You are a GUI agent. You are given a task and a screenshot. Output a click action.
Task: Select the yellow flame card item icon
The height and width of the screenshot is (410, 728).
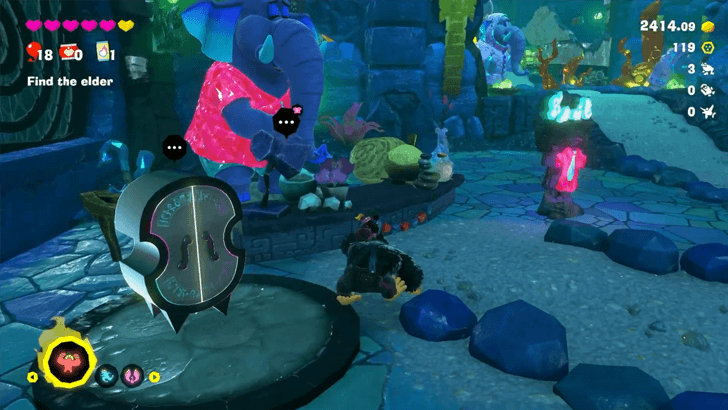point(103,54)
